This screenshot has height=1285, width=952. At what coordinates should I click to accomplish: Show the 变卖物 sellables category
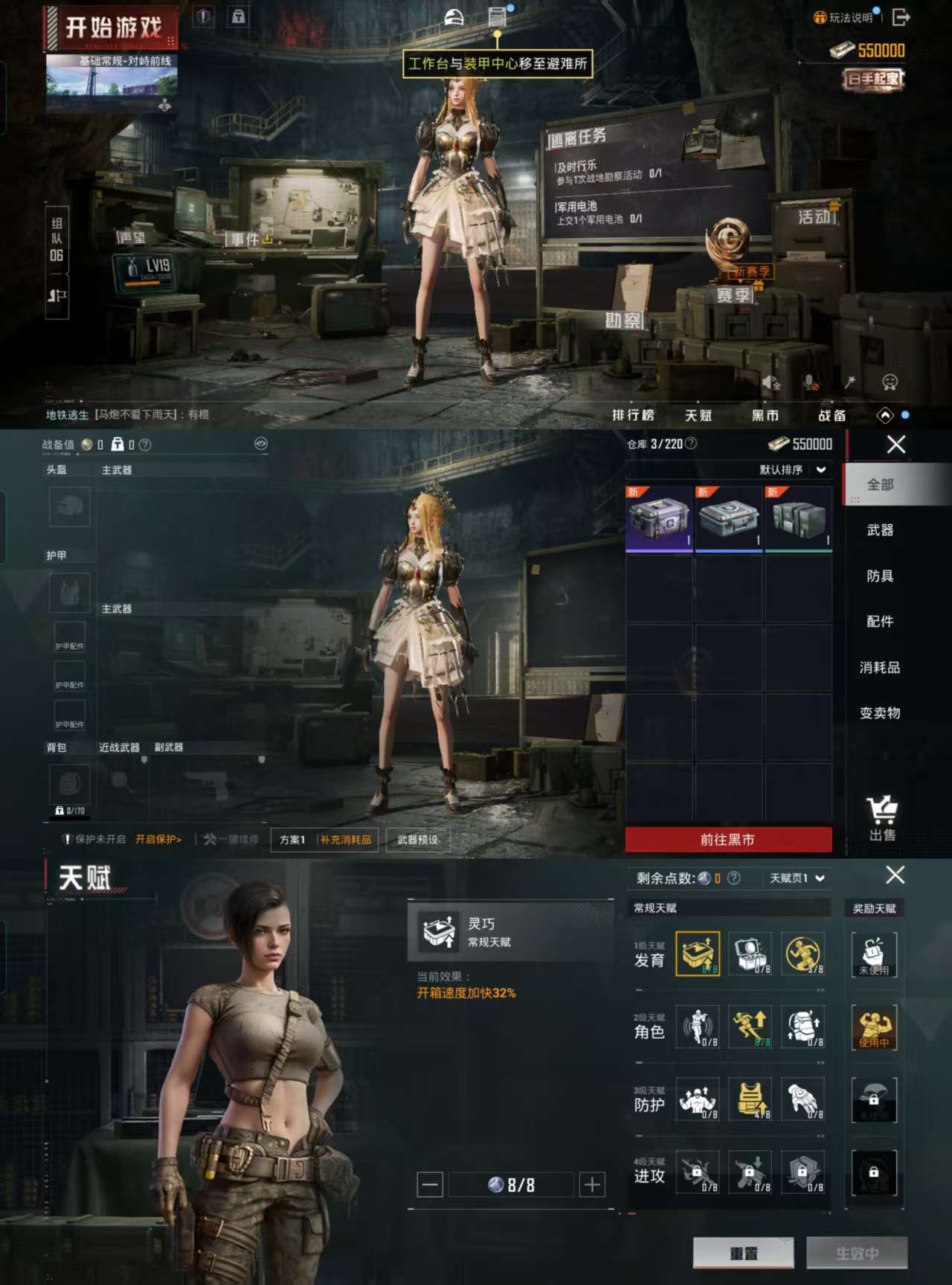point(880,713)
